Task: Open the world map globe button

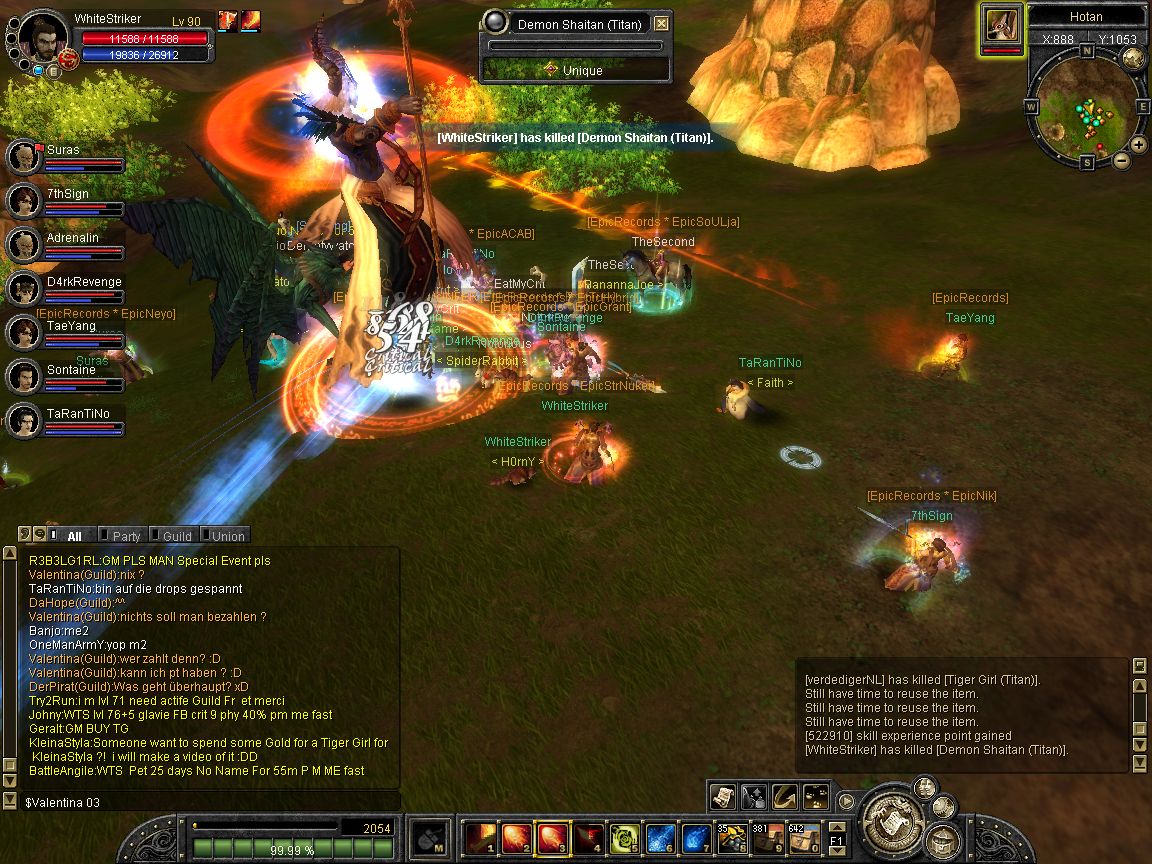Action: (1133, 57)
